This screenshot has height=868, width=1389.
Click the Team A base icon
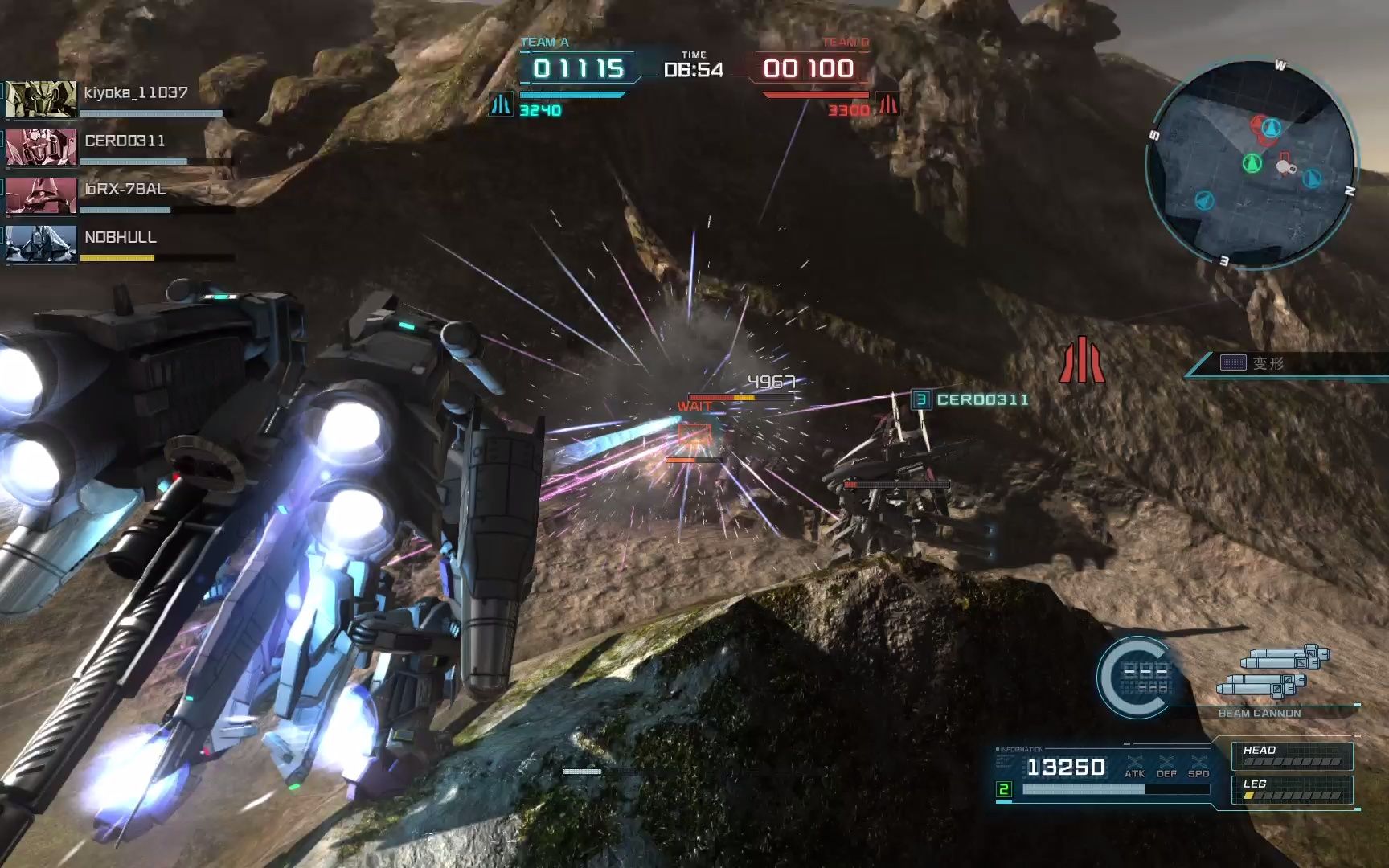click(501, 104)
